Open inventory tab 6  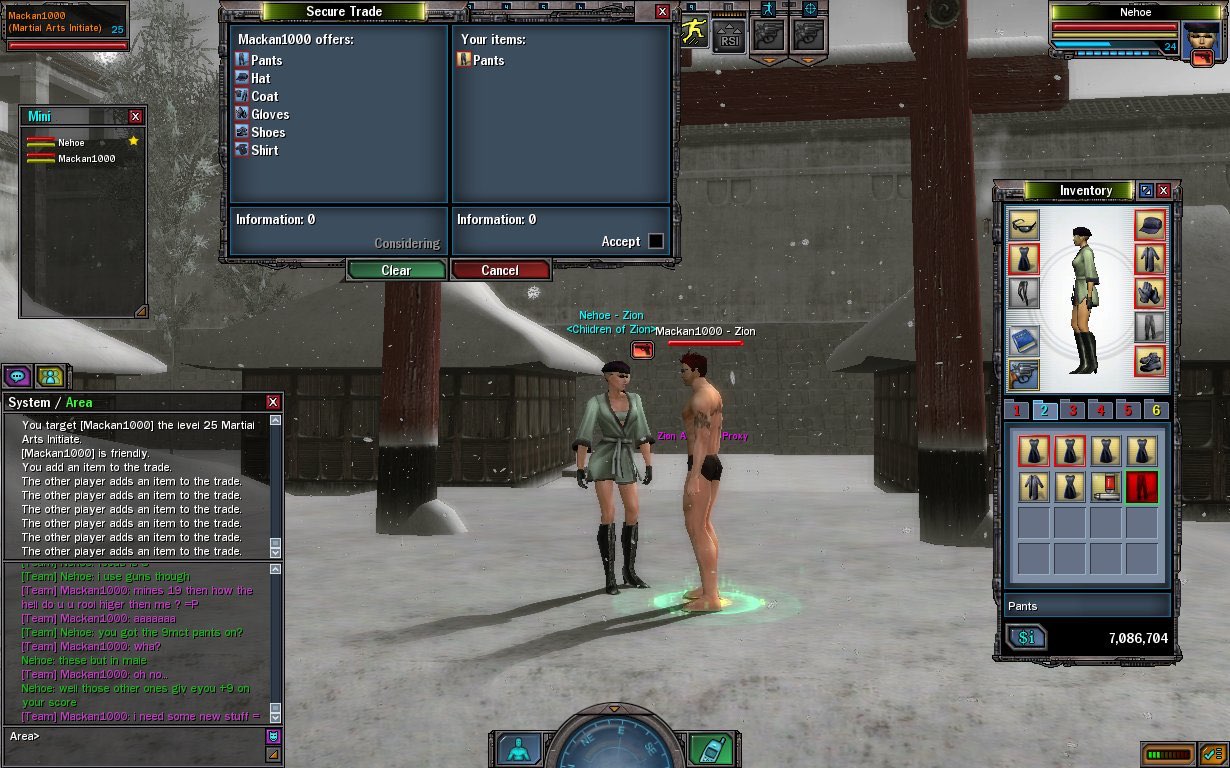(x=1156, y=410)
